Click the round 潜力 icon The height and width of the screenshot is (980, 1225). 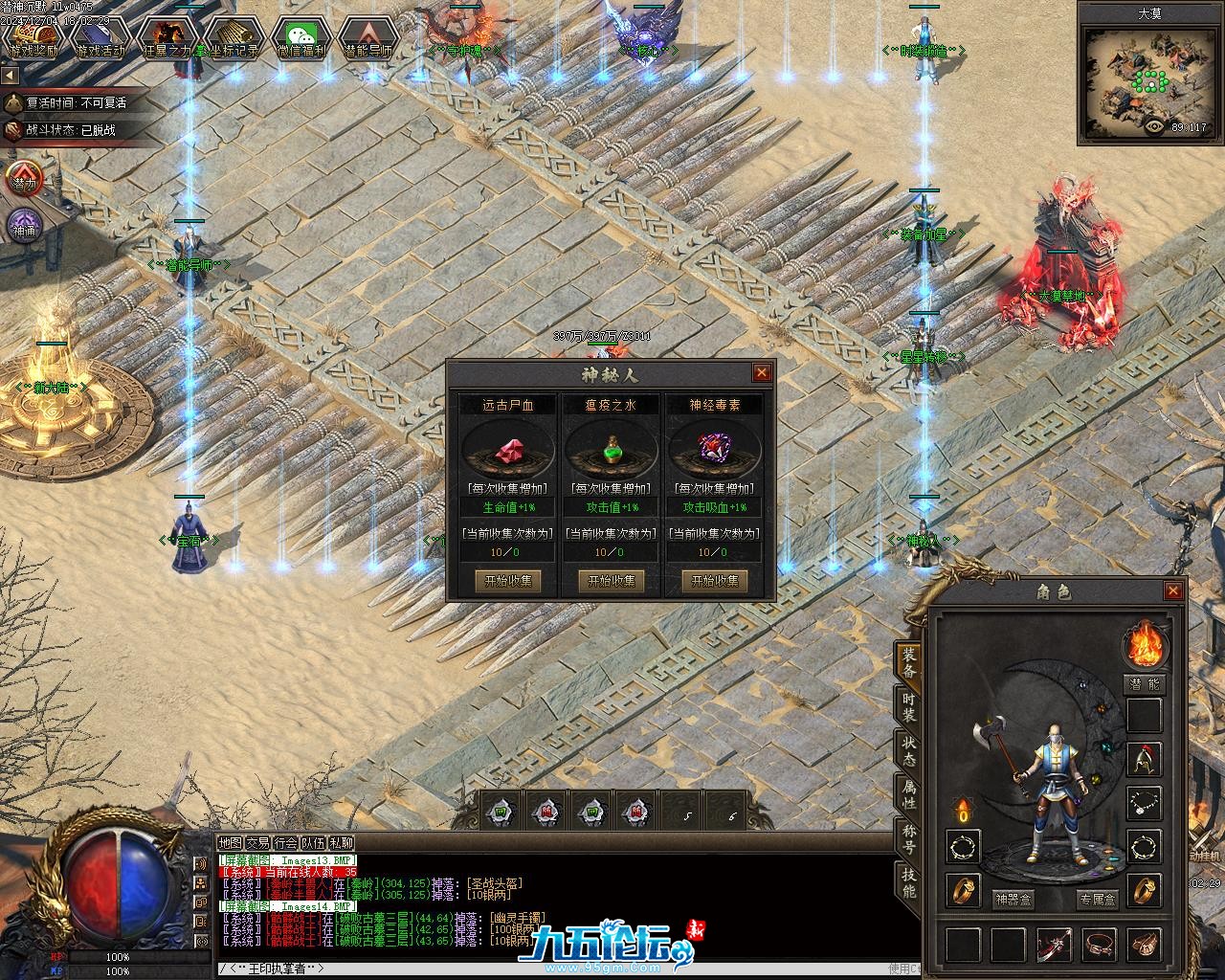(x=24, y=181)
